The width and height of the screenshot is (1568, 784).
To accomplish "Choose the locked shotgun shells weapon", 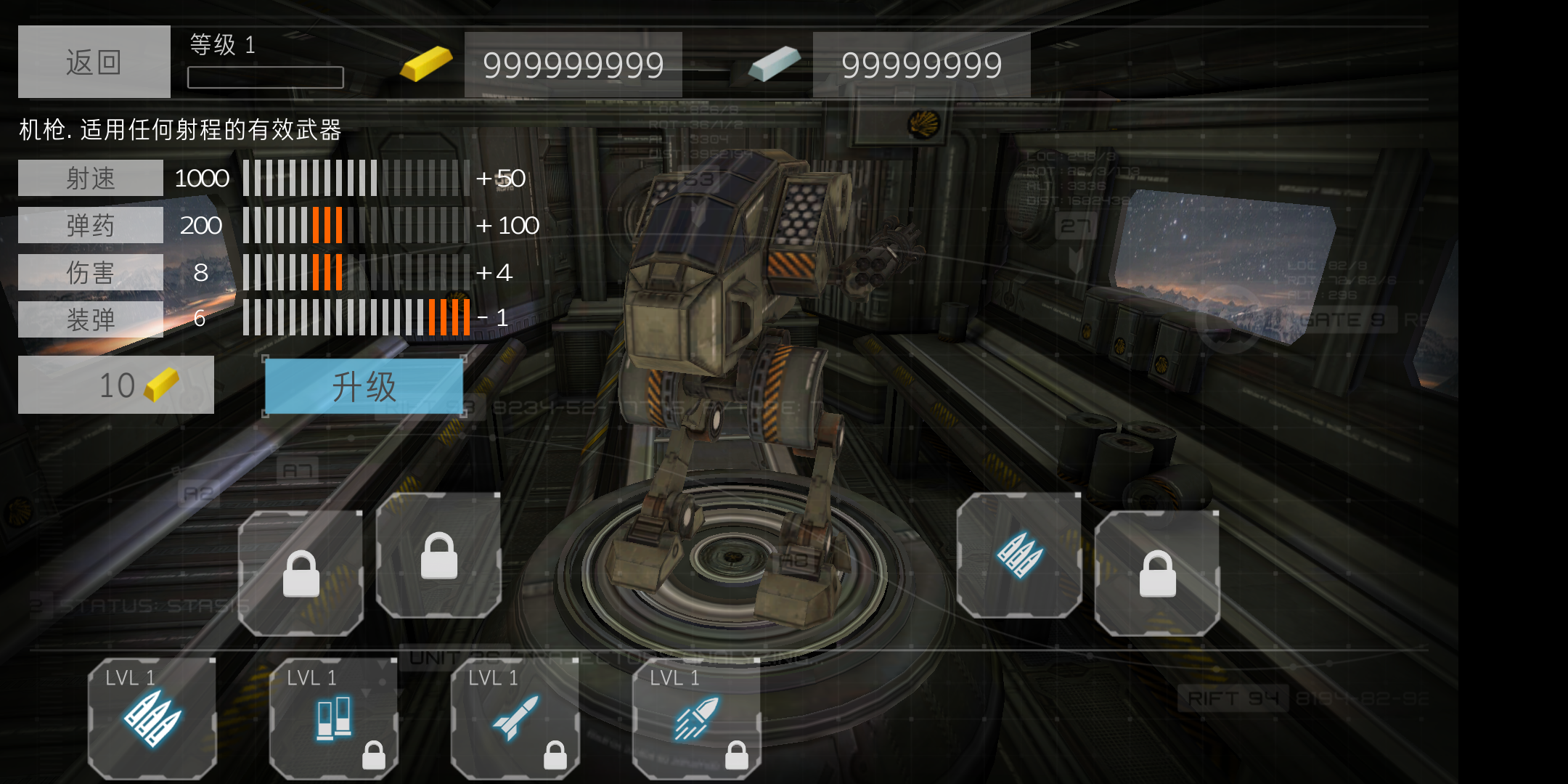I will [x=333, y=718].
